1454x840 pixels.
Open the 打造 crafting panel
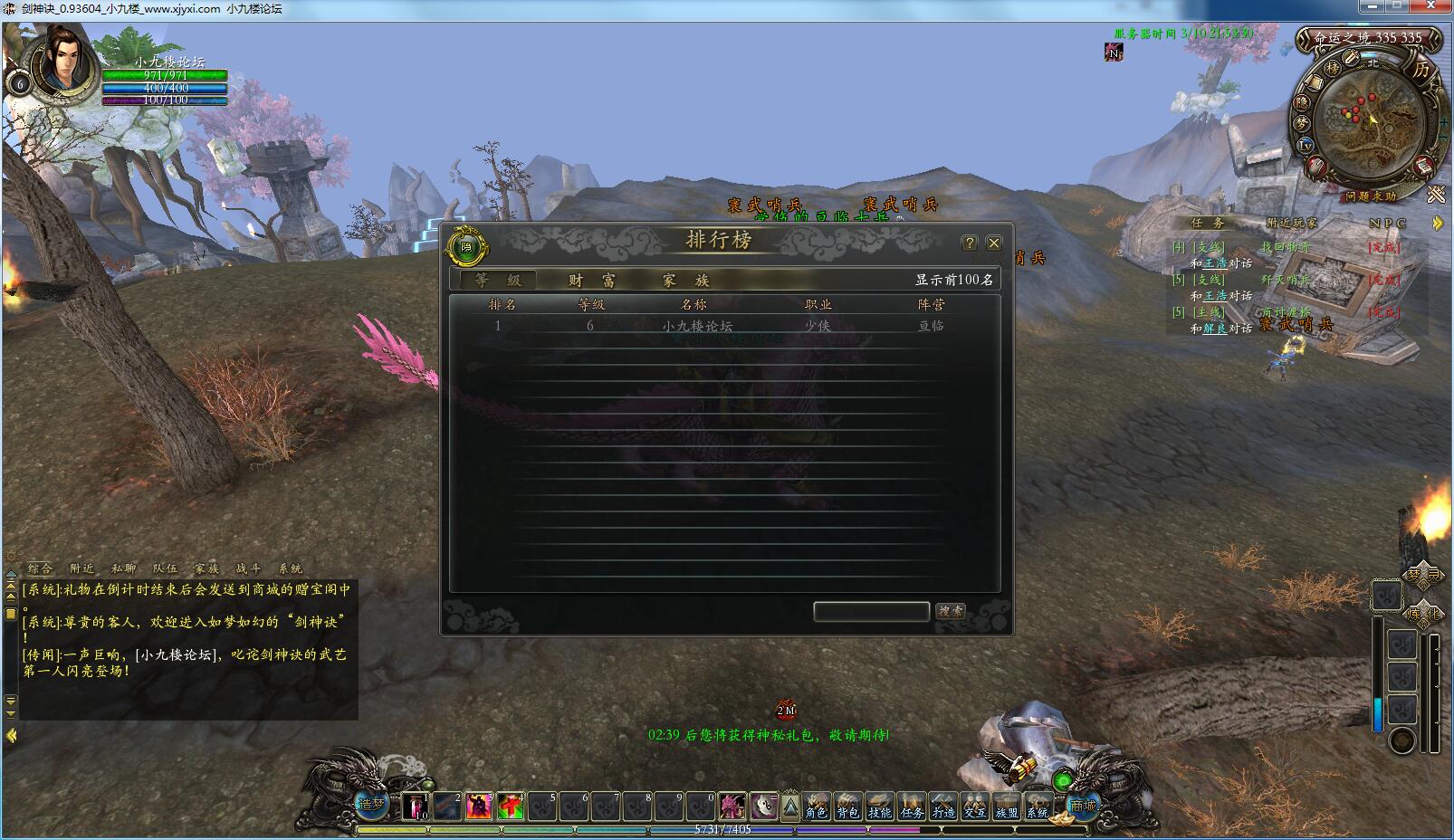click(x=942, y=806)
